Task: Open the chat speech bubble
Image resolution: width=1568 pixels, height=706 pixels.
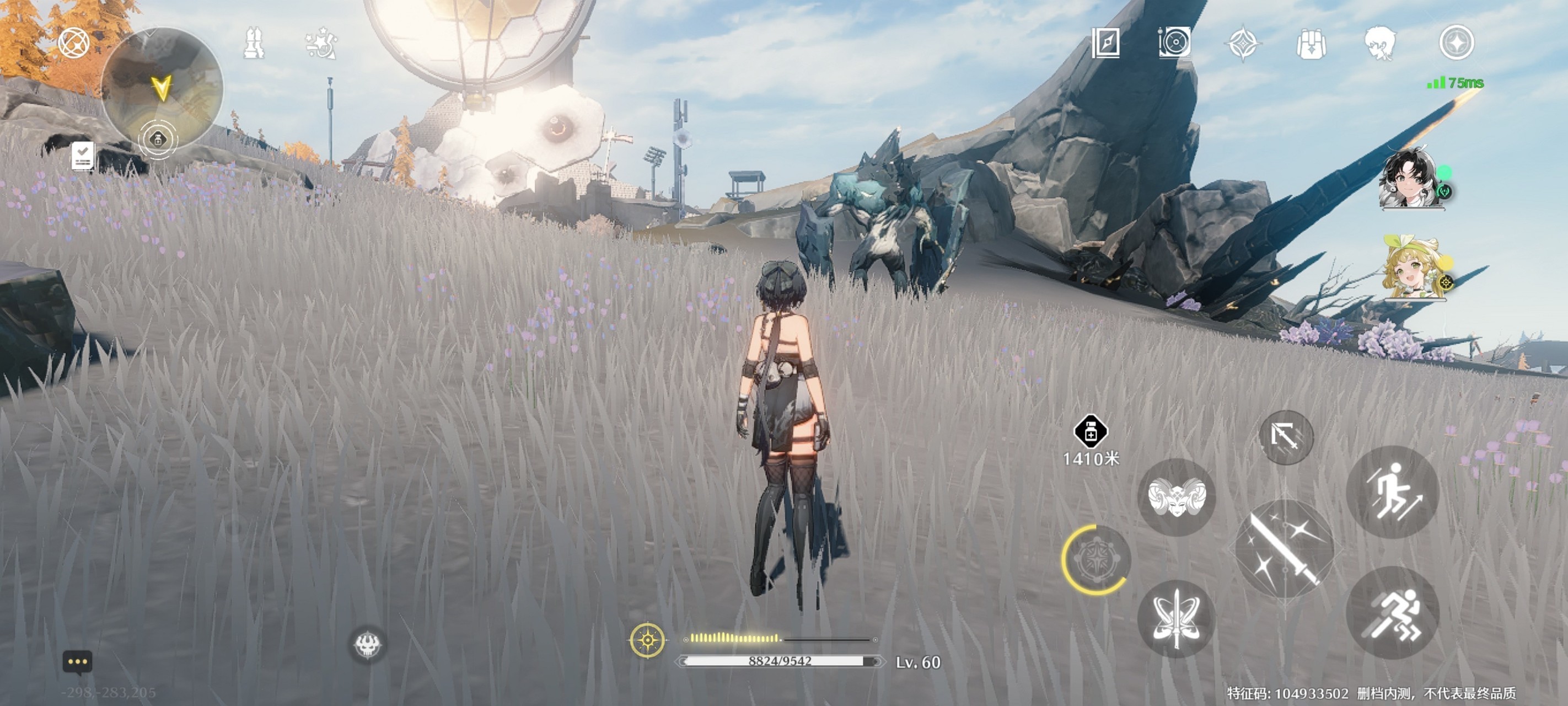Action: tap(77, 662)
